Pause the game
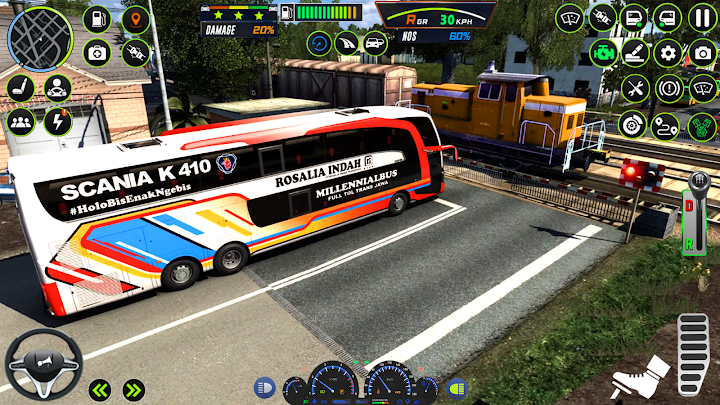 pos(702,18)
